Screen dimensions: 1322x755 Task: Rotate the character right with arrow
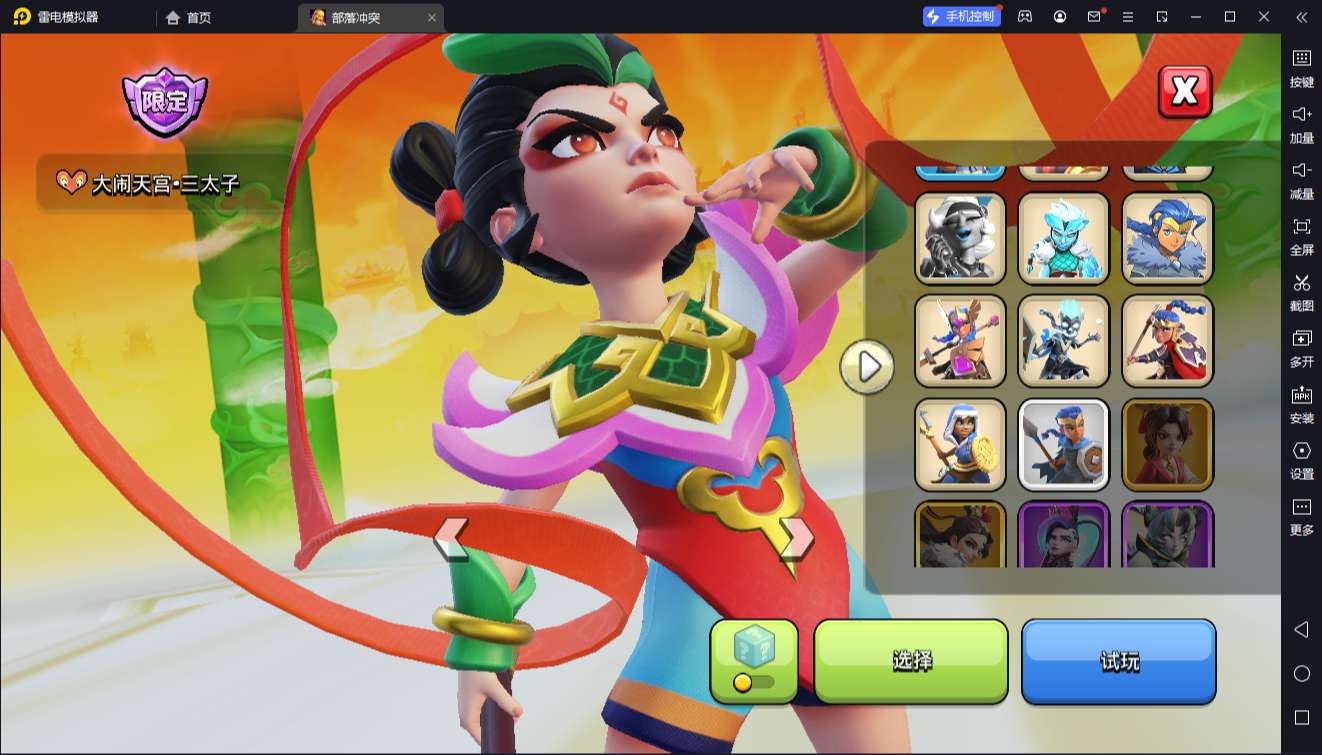tap(796, 538)
